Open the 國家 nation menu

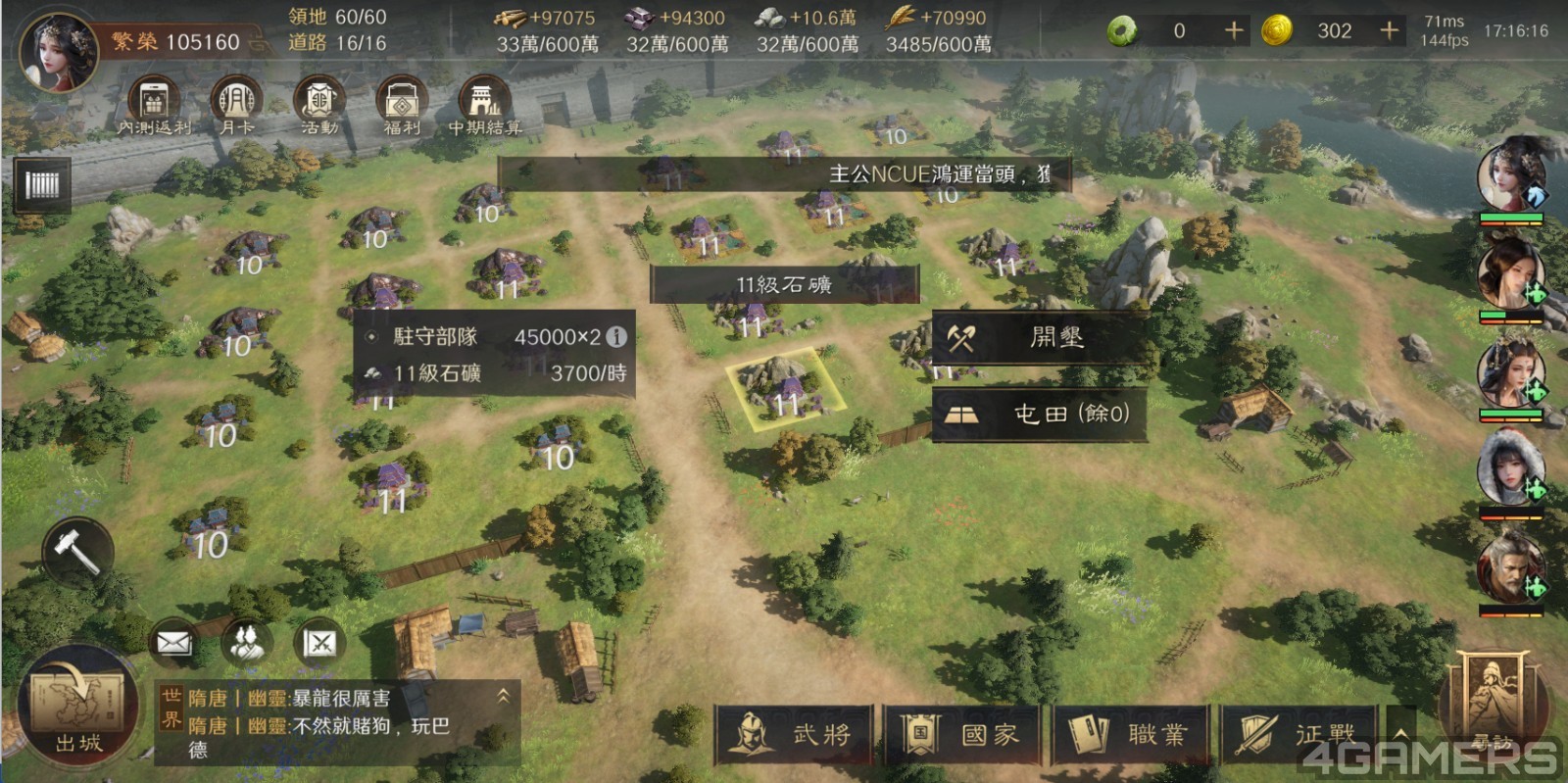click(963, 734)
